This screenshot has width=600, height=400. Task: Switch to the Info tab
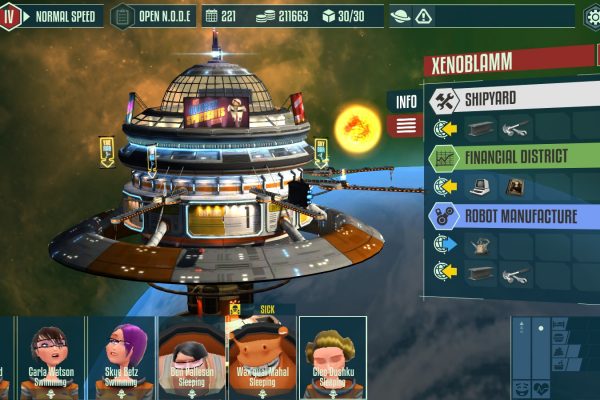click(405, 101)
